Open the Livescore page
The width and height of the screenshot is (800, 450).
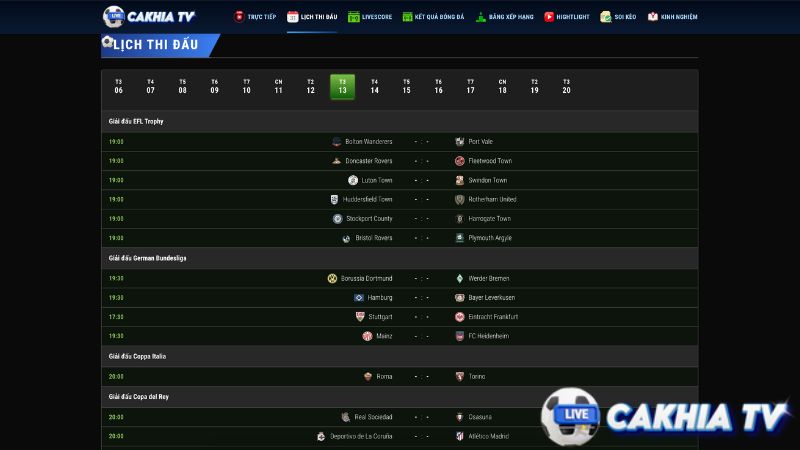click(x=370, y=17)
